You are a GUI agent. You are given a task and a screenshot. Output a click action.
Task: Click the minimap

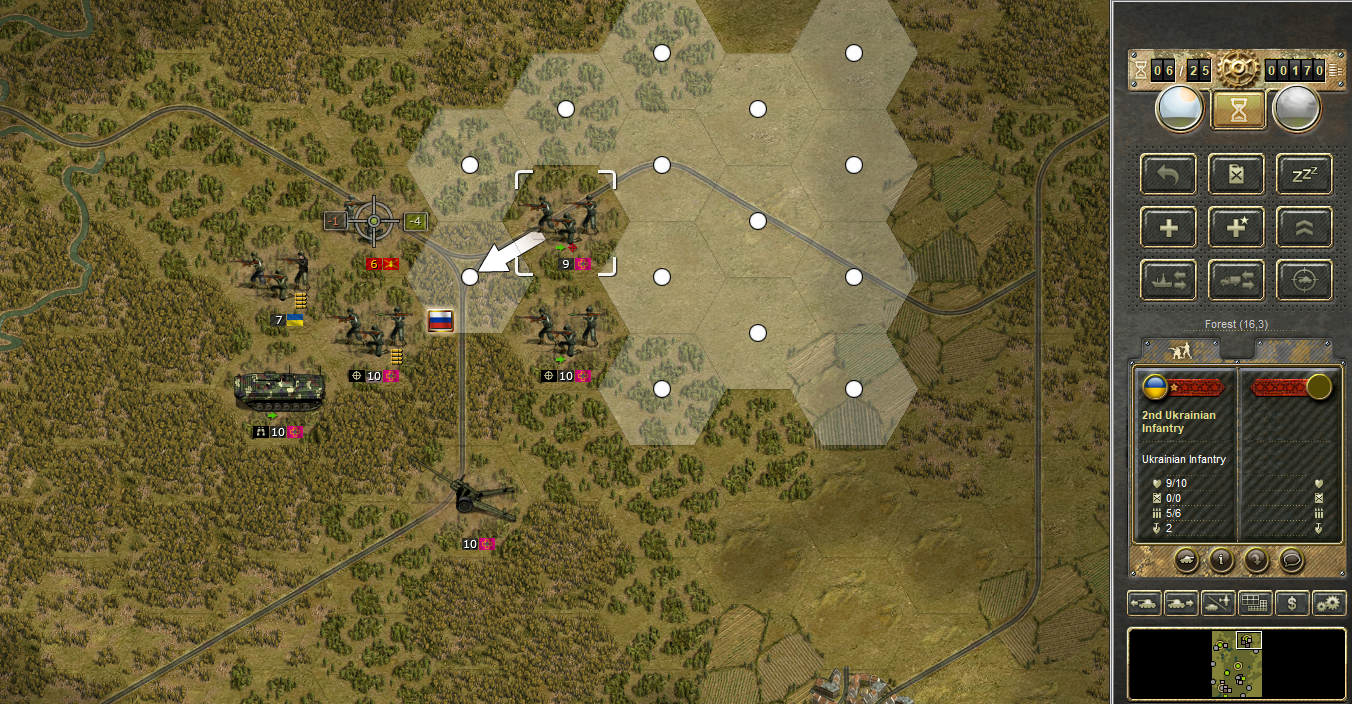(x=1237, y=664)
